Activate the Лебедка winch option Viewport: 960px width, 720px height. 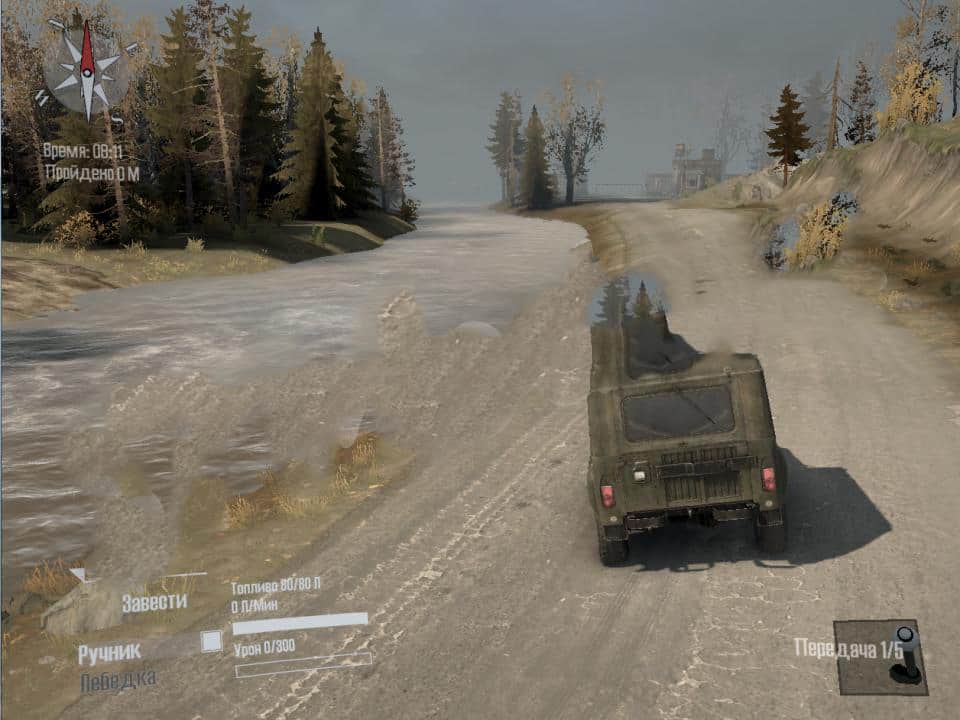pyautogui.click(x=118, y=680)
